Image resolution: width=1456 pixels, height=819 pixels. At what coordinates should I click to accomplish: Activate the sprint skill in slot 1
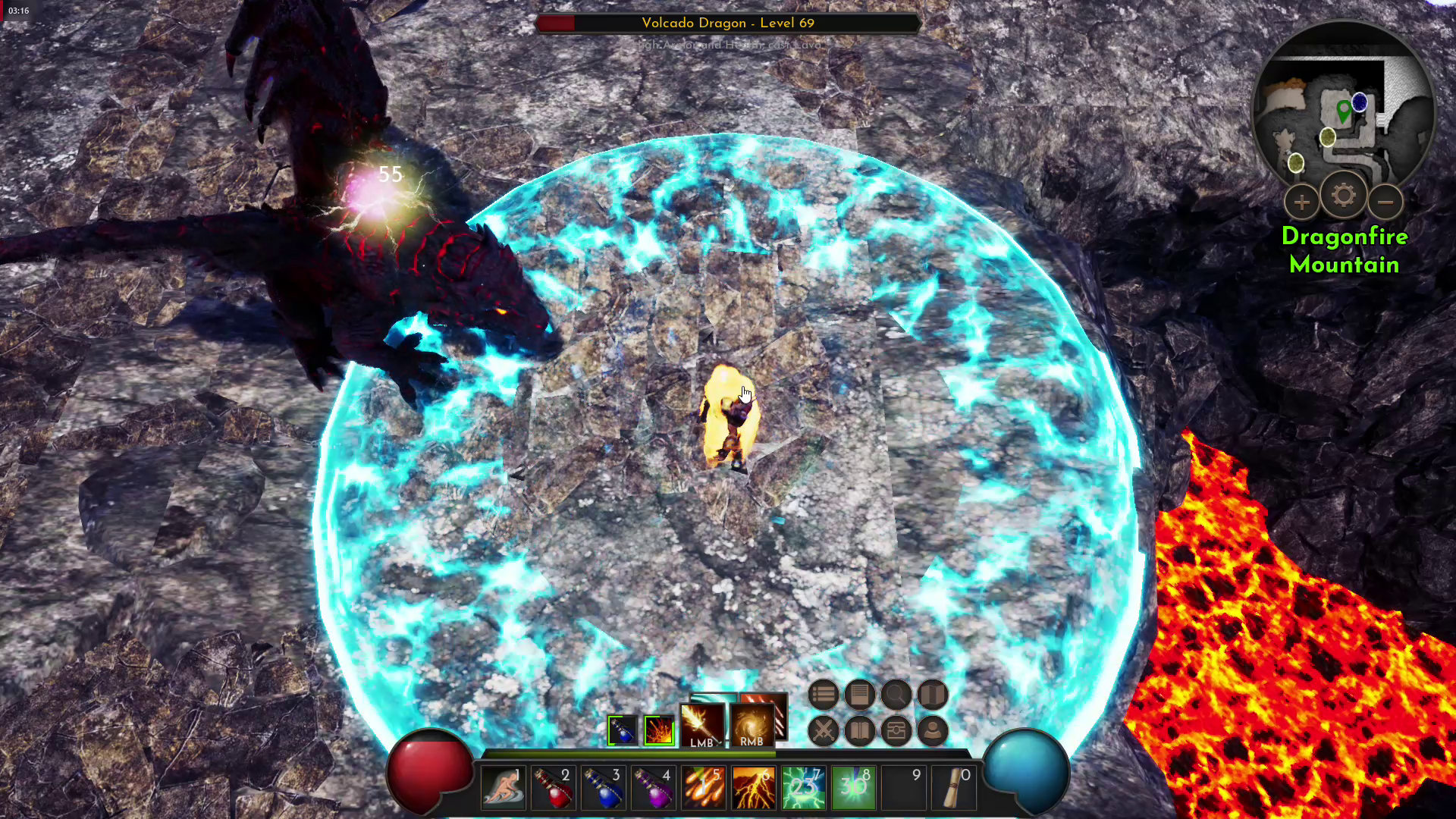(x=502, y=789)
